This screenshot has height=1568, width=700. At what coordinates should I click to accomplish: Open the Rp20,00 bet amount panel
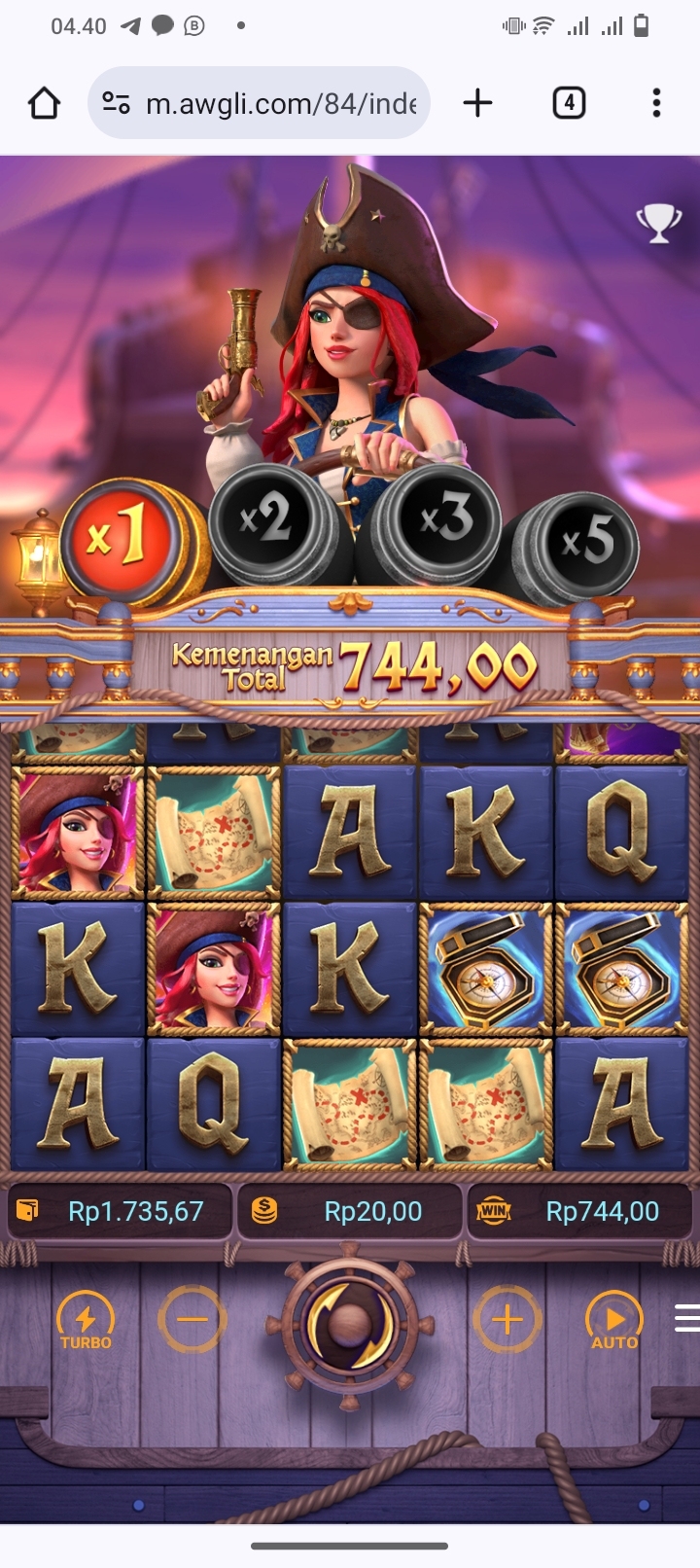(x=350, y=1211)
